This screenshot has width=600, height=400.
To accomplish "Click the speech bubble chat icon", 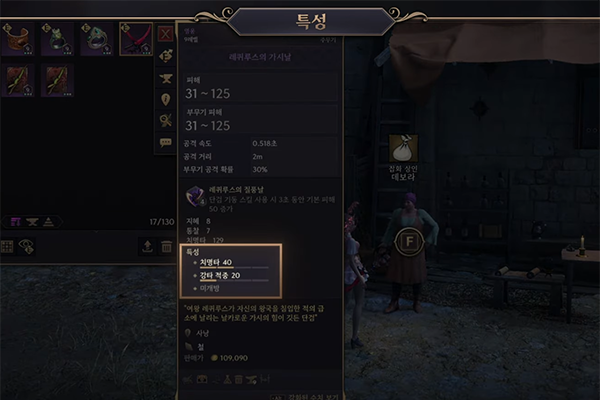I will point(166,143).
